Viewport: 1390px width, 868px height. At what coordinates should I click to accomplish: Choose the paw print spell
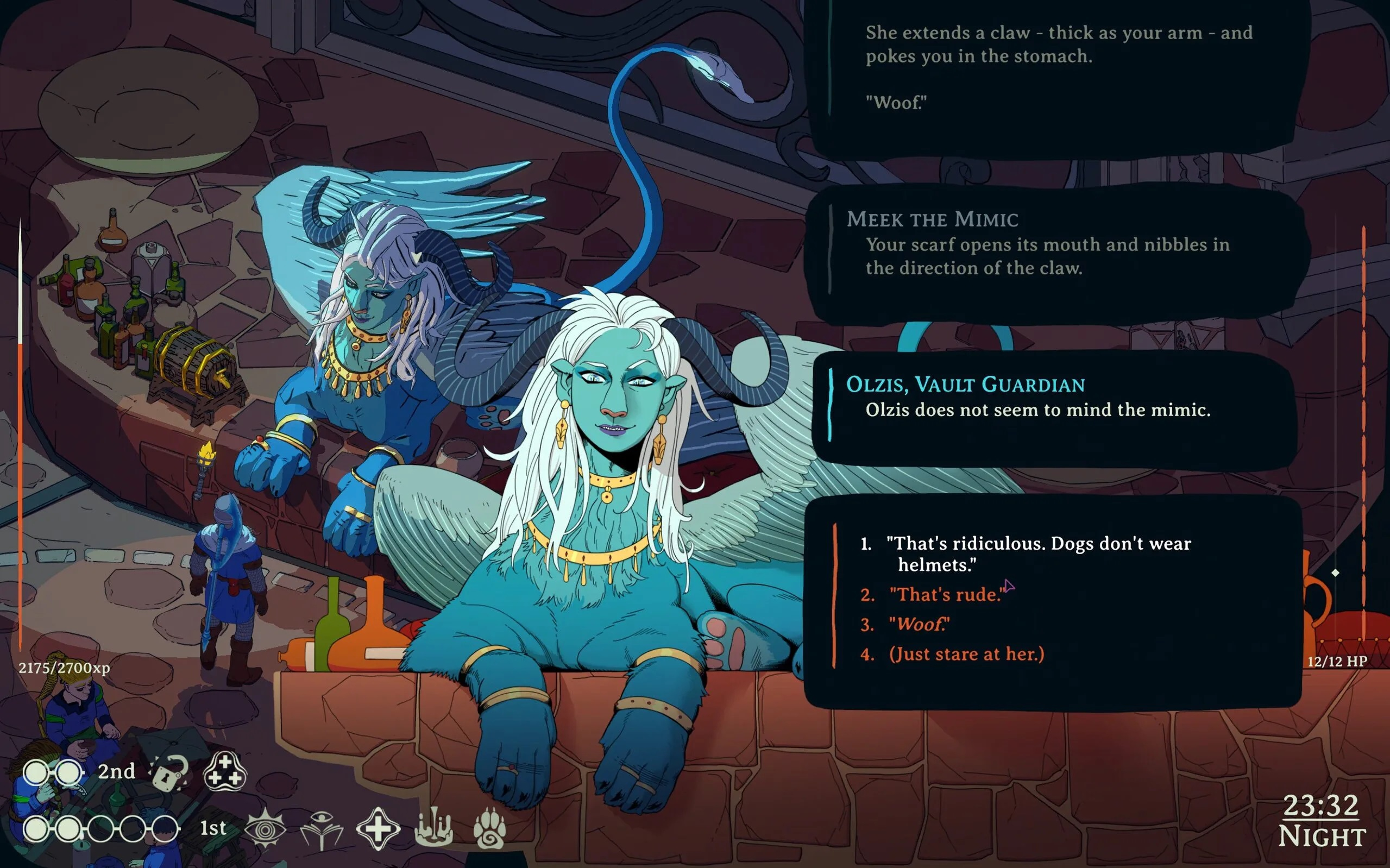coord(489,828)
